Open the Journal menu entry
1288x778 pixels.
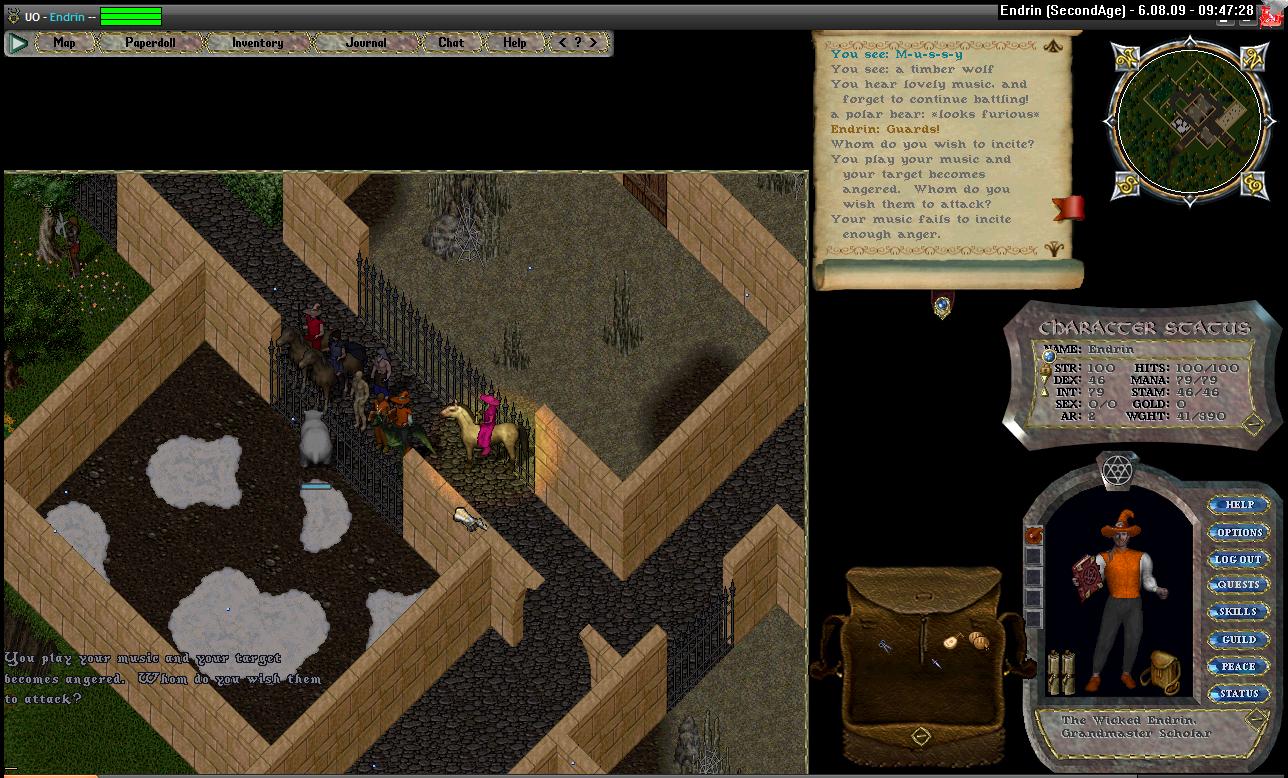pyautogui.click(x=365, y=43)
